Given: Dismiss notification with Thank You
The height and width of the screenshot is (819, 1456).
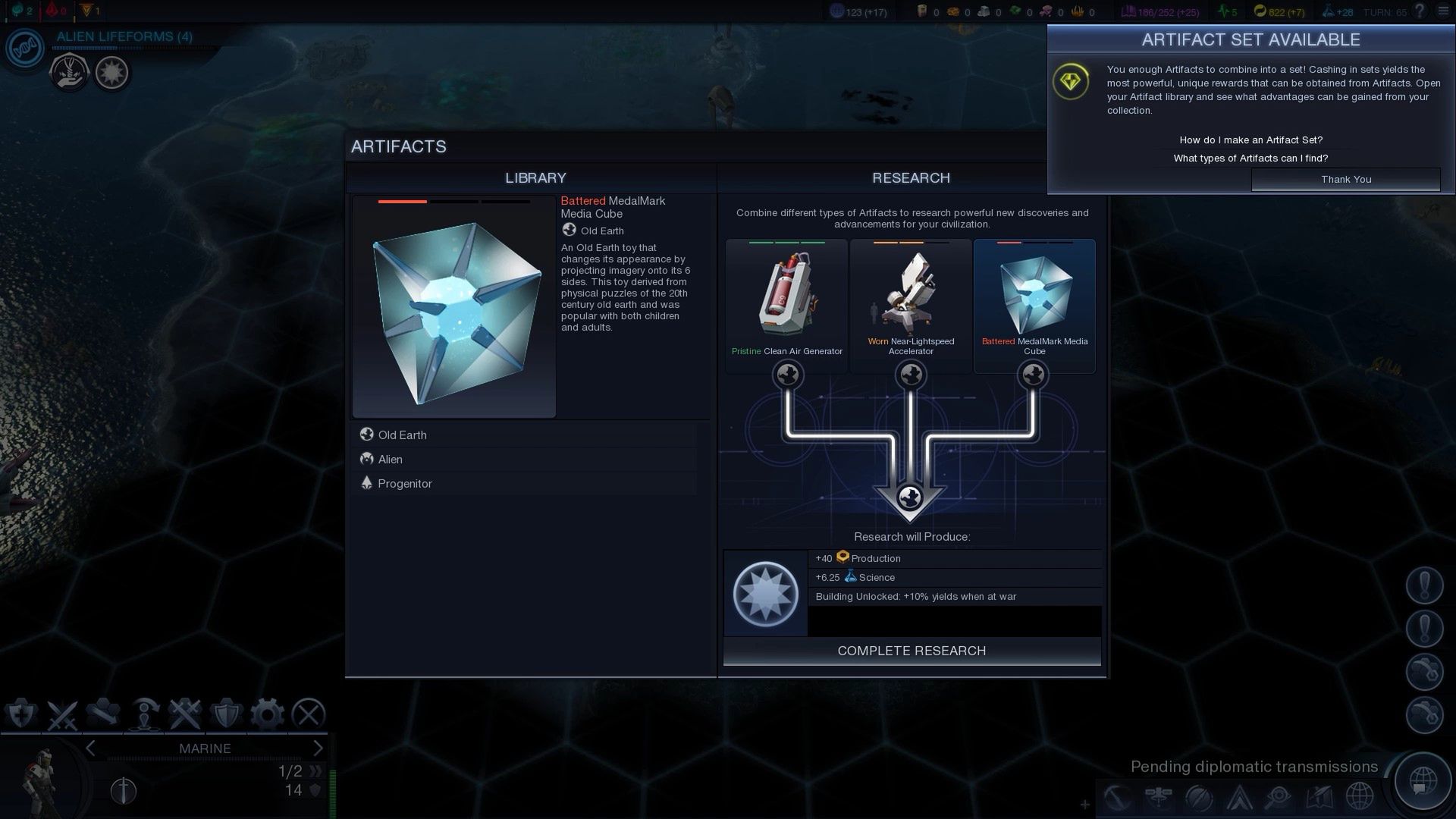Looking at the screenshot, I should pos(1345,179).
